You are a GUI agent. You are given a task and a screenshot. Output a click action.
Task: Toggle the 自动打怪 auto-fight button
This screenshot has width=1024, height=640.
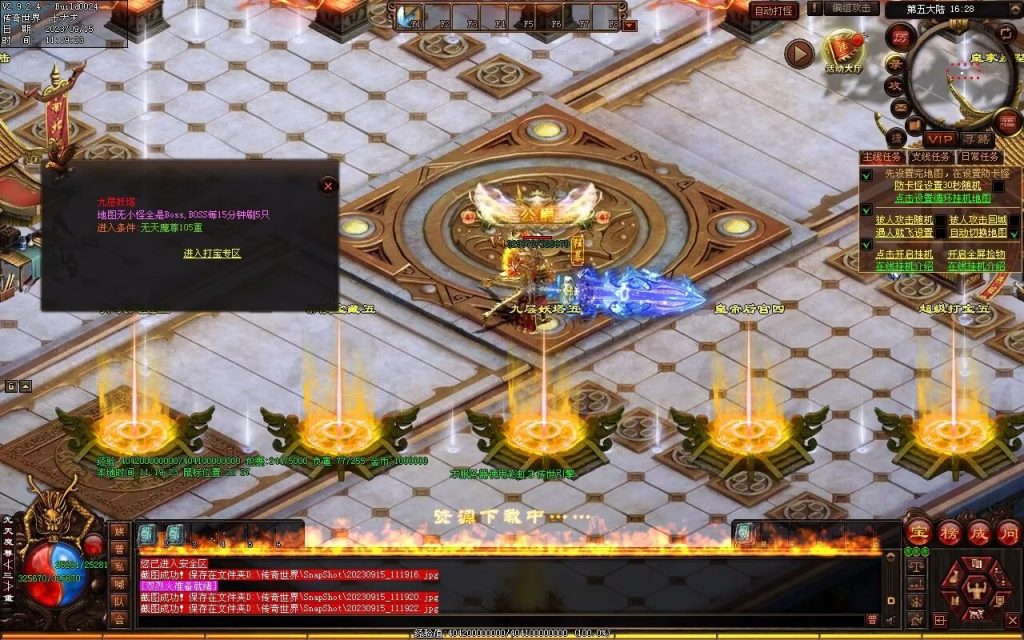tap(773, 11)
